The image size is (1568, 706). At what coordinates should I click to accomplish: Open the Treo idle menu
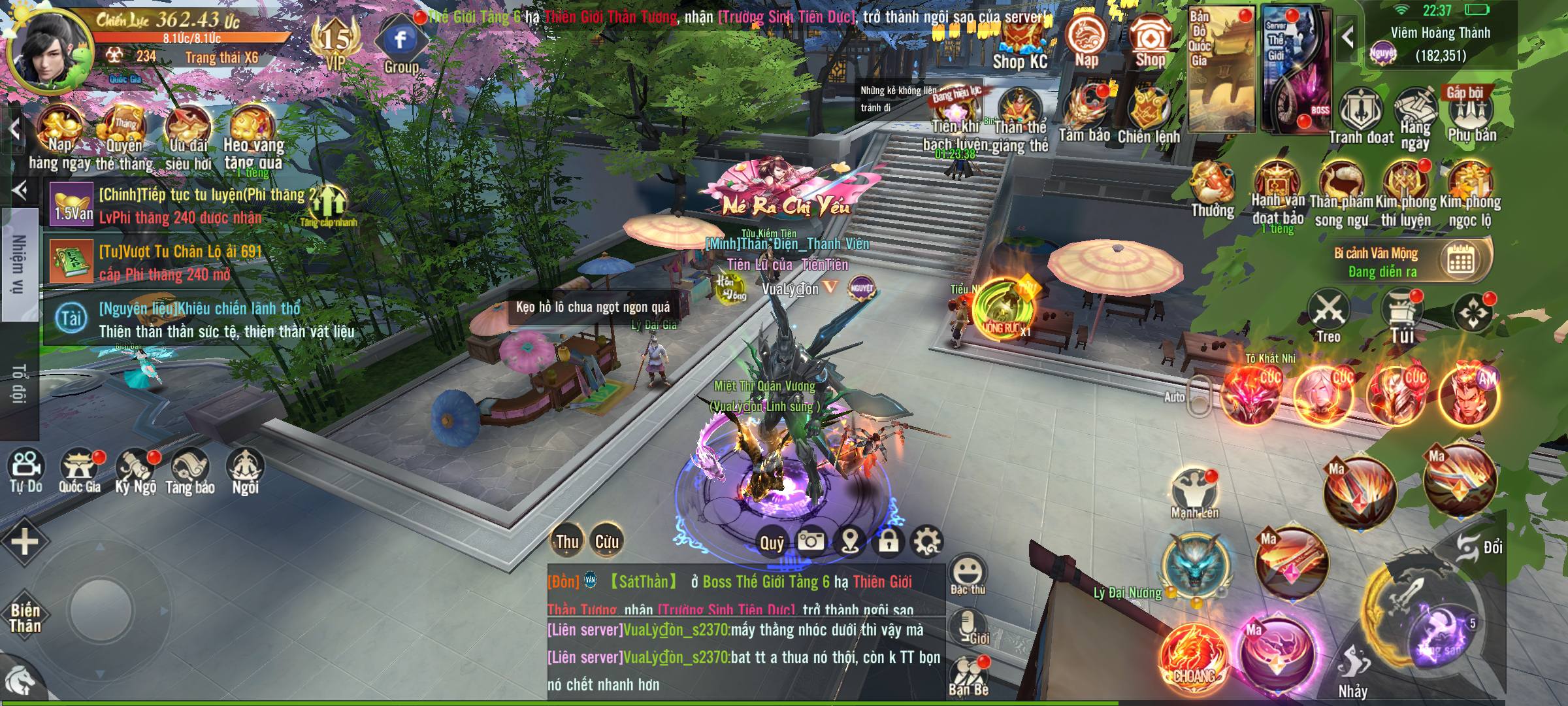click(x=1328, y=317)
